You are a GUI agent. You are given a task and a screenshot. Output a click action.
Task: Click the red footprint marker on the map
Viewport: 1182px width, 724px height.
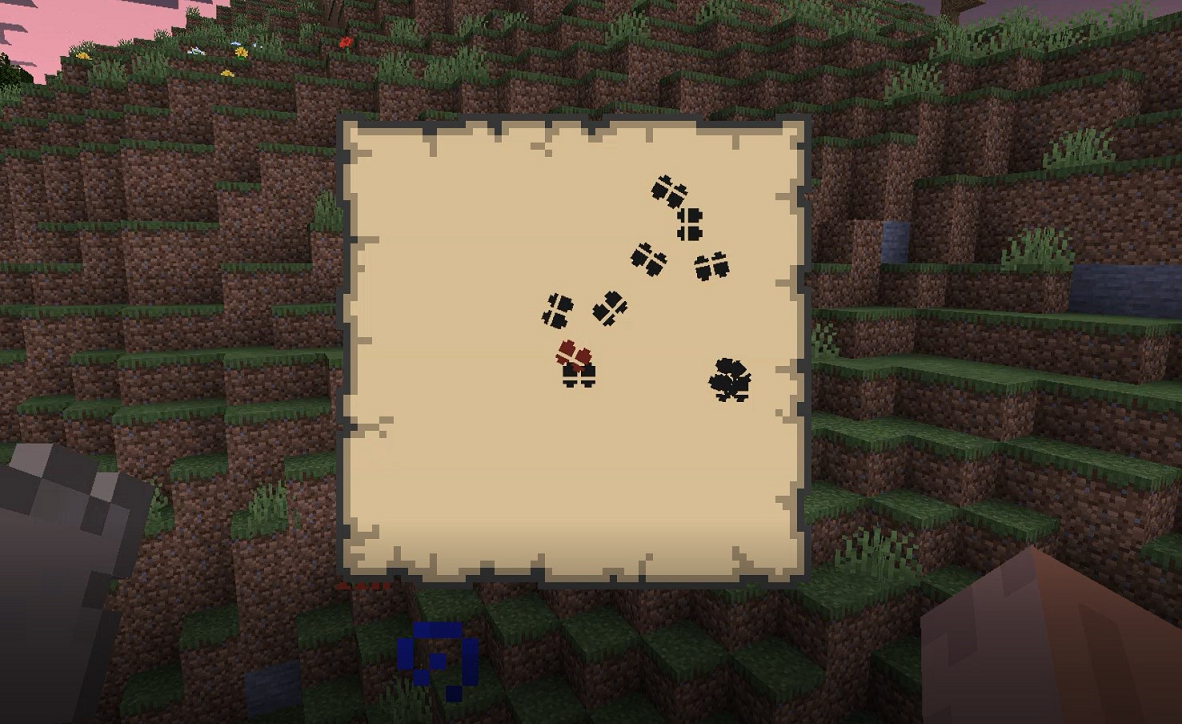point(574,354)
